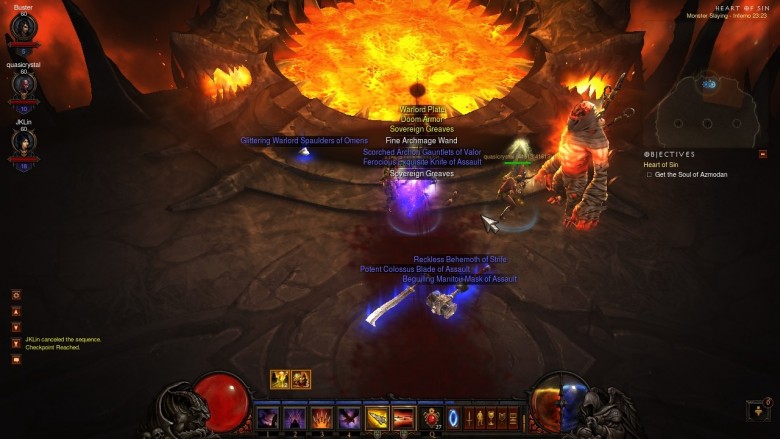Pick up Glittering Warlord Spaulders of Omens

pyautogui.click(x=304, y=141)
